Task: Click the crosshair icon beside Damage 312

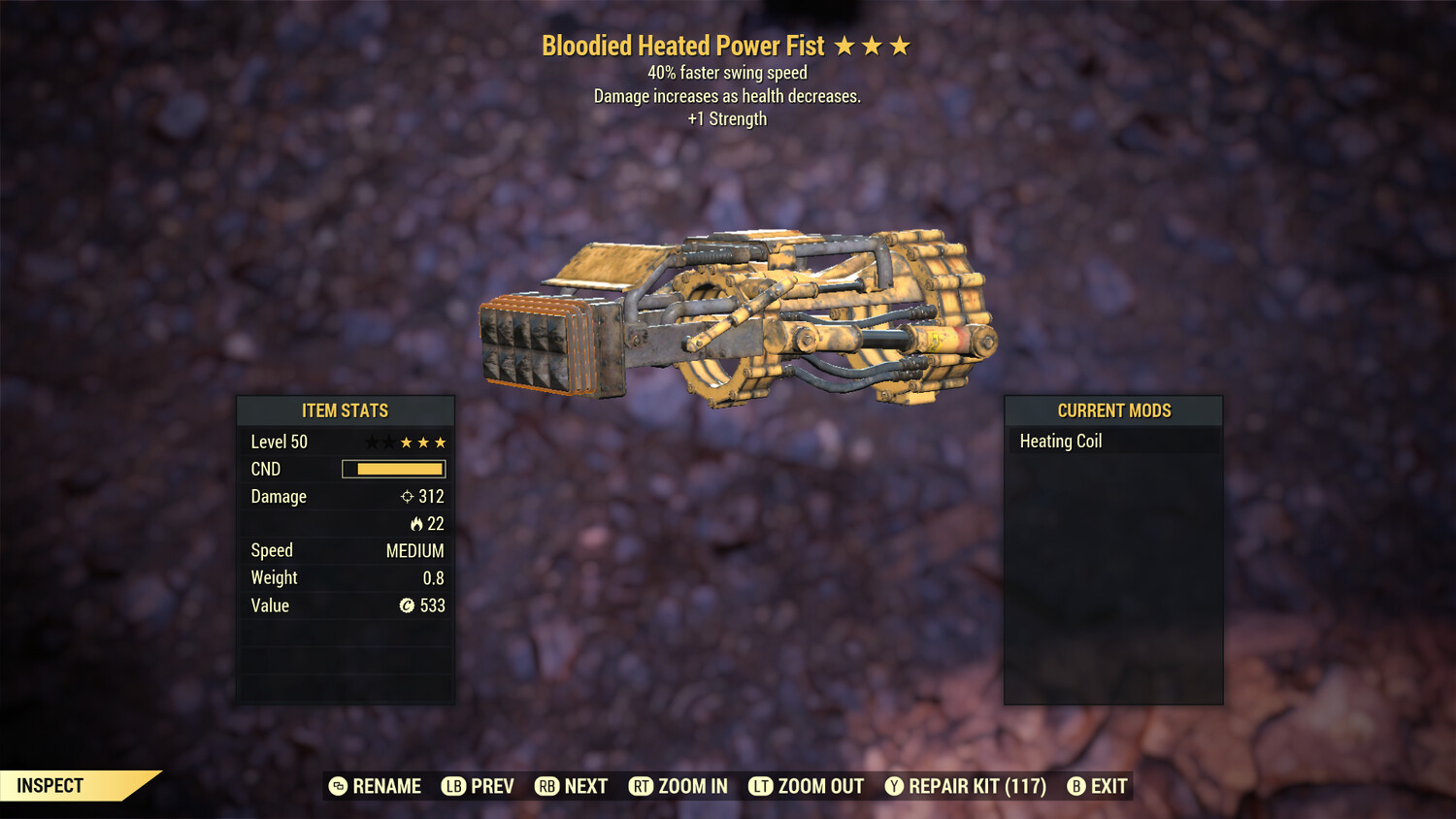Action: pyautogui.click(x=408, y=496)
